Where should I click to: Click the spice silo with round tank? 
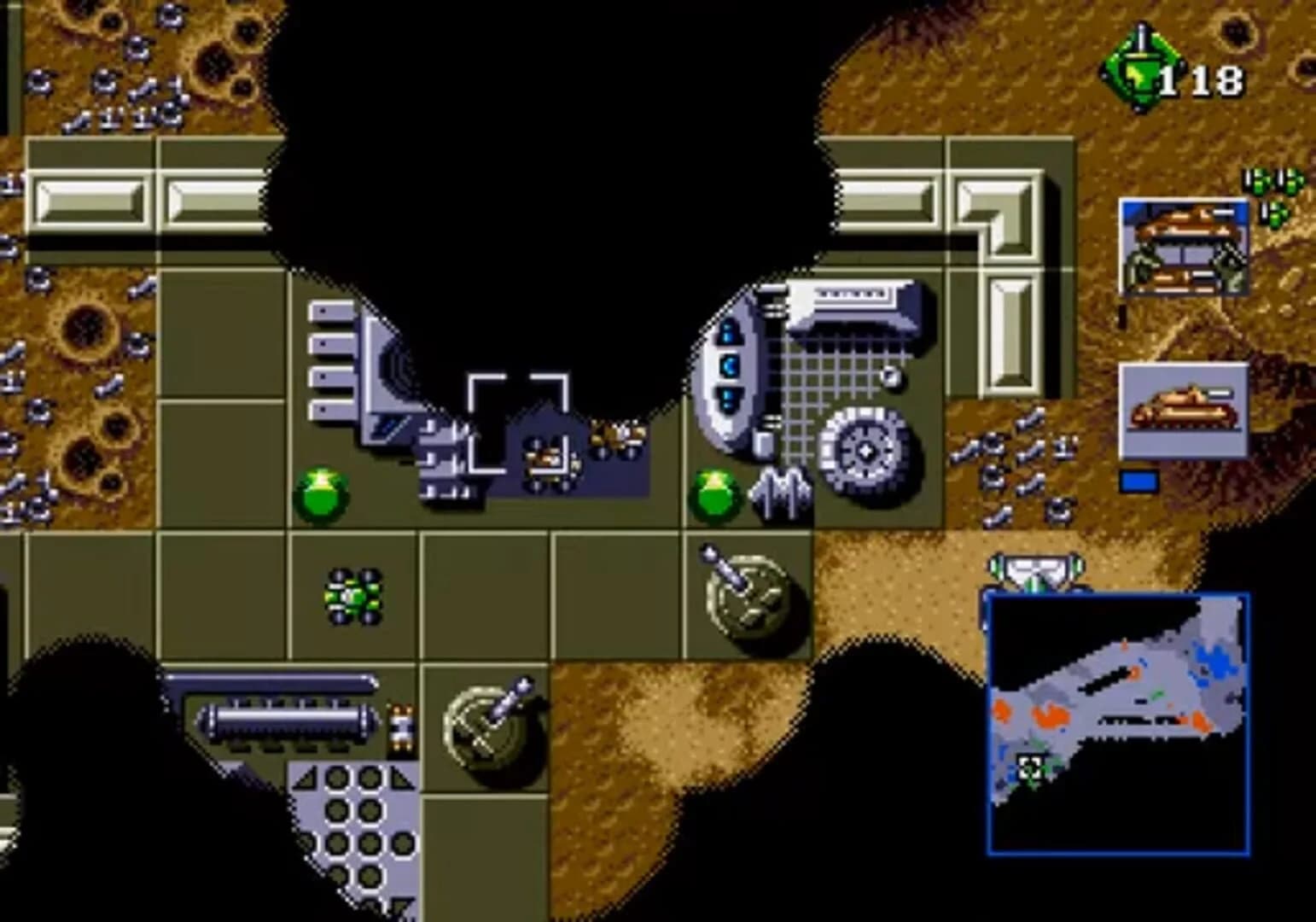pyautogui.click(x=282, y=717)
